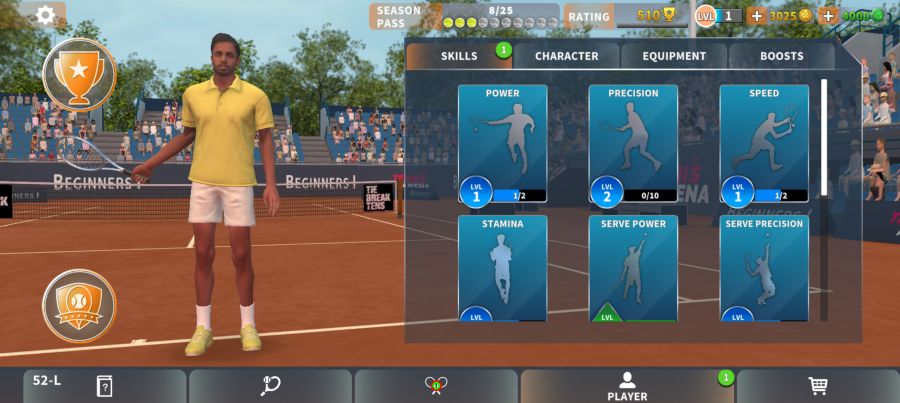
Task: View the Serve Precision skill card
Action: 764,268
